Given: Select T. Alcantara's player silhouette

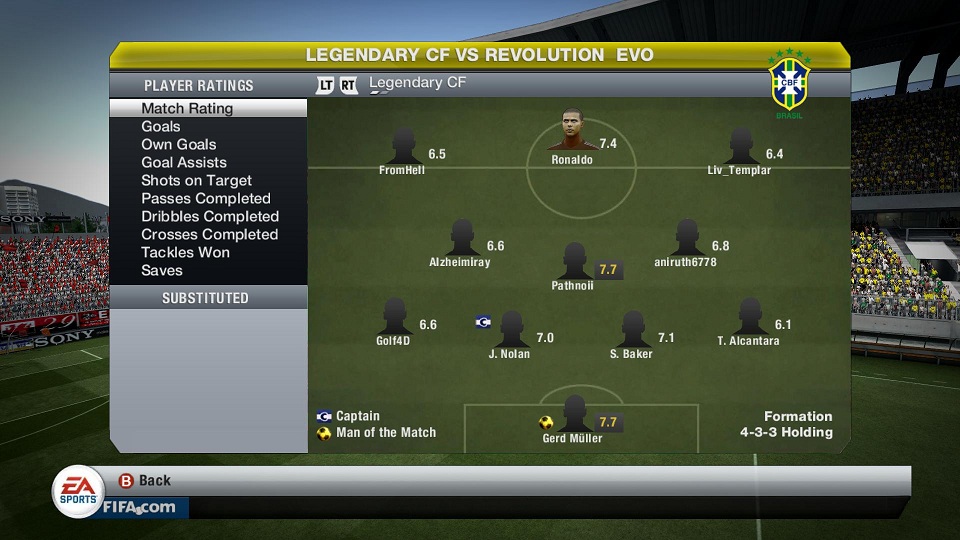Looking at the screenshot, I should 748,318.
